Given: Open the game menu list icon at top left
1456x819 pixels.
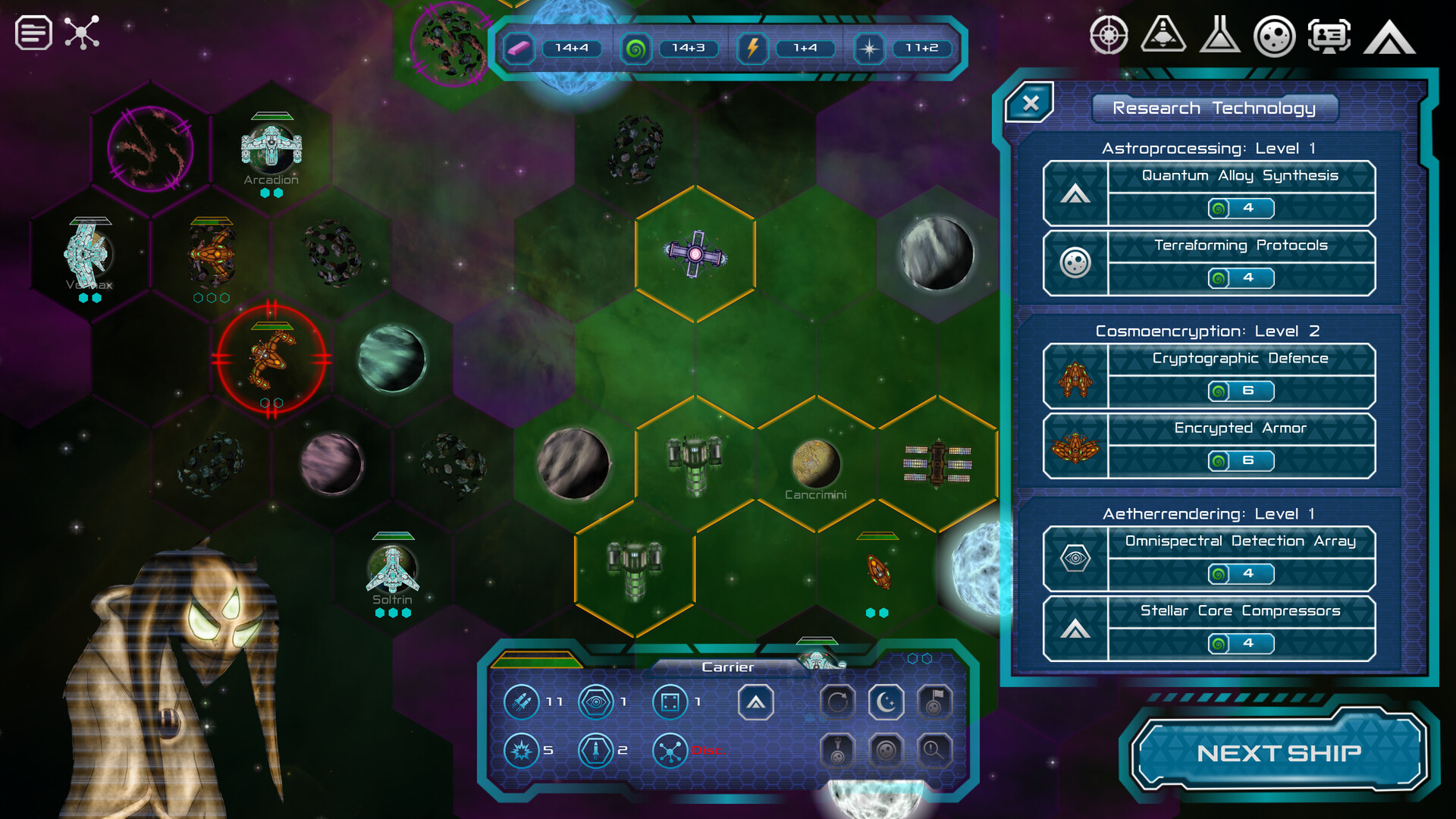Looking at the screenshot, I should pyautogui.click(x=33, y=34).
